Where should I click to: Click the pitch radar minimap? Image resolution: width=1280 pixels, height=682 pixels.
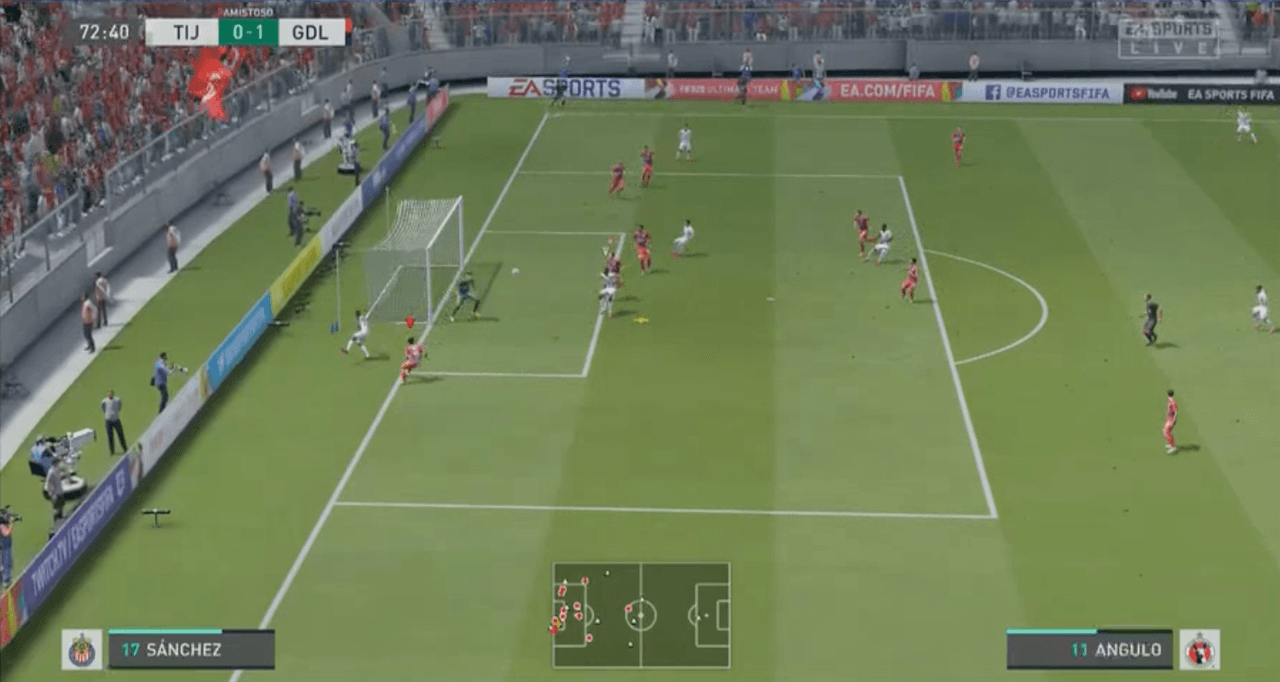tap(641, 615)
